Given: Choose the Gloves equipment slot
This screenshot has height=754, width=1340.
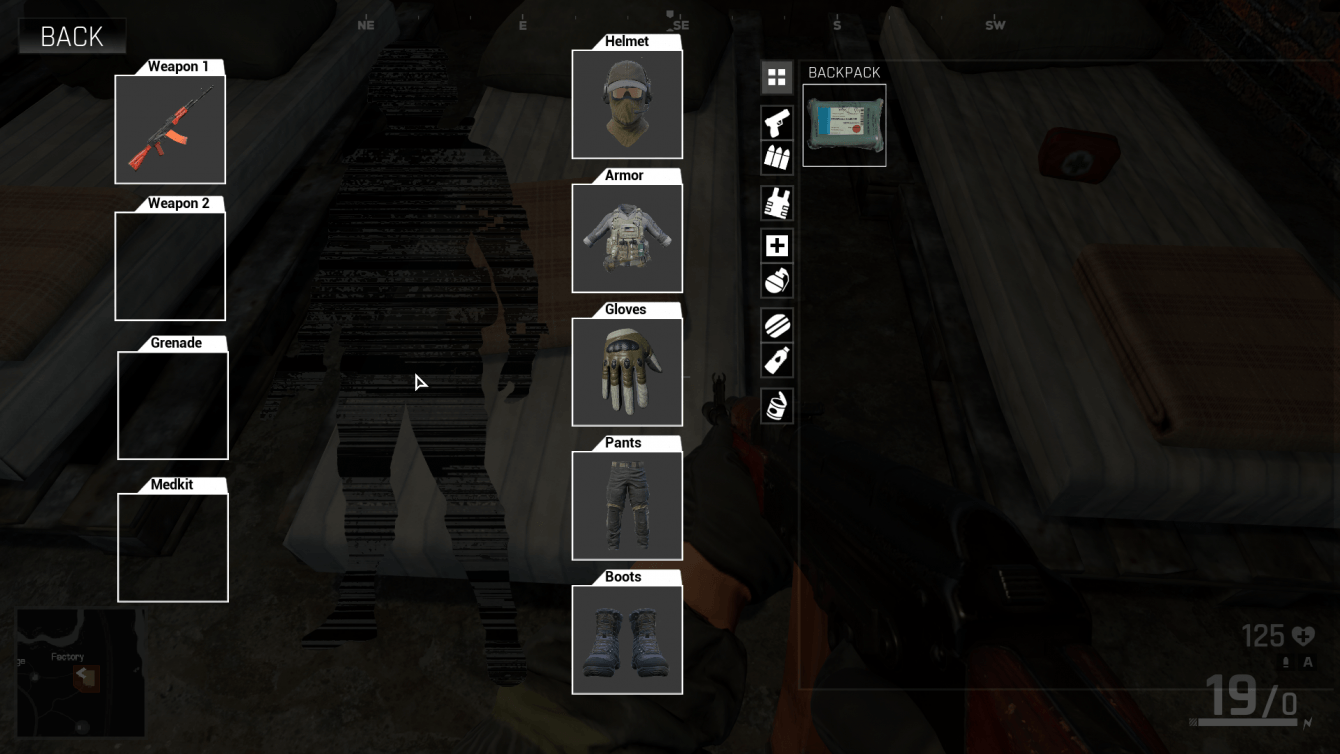Looking at the screenshot, I should tap(627, 372).
